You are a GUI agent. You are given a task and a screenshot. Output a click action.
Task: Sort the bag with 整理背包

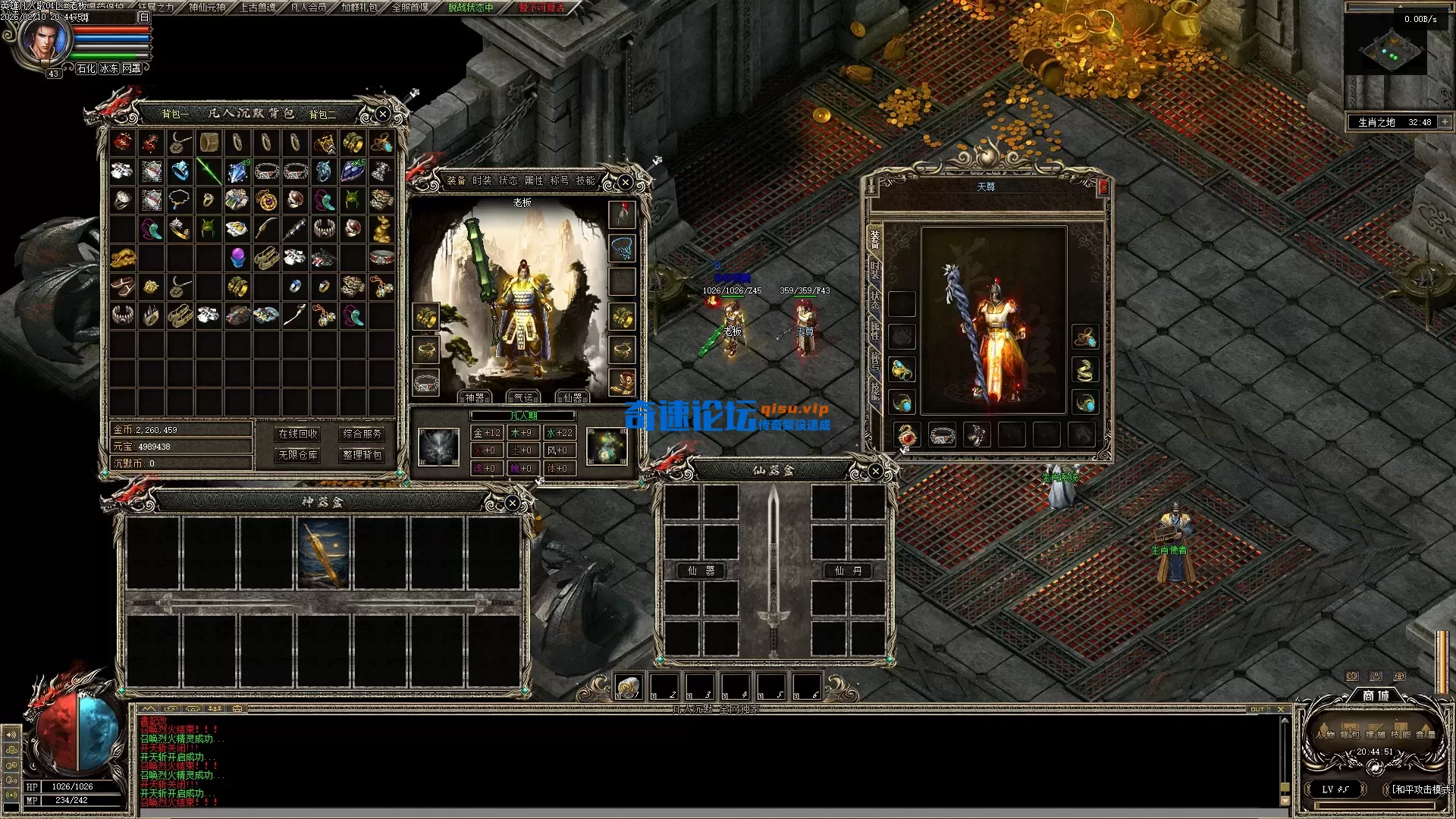(362, 455)
